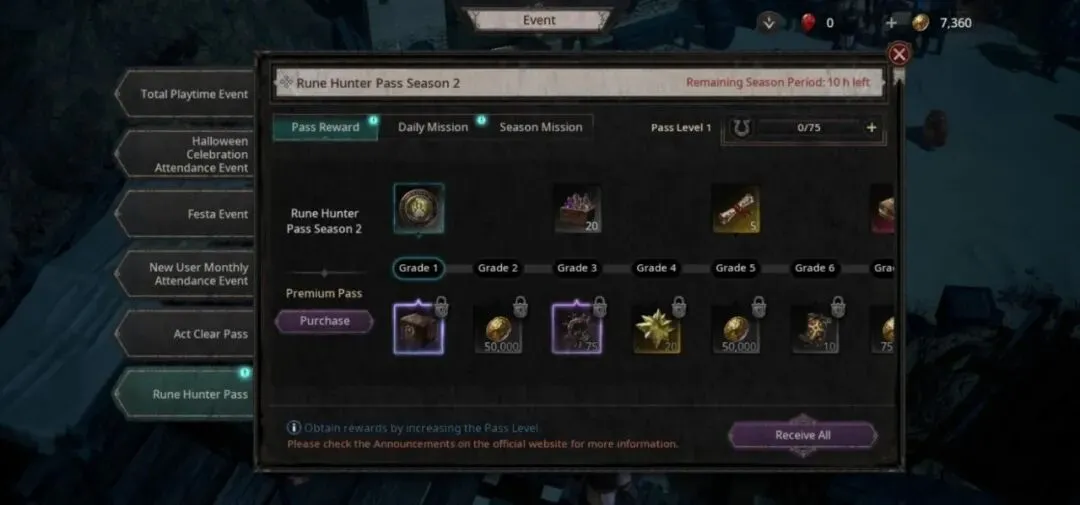Expand the top bar dropdown arrow
Screen dimensions: 1080x505
tap(768, 23)
